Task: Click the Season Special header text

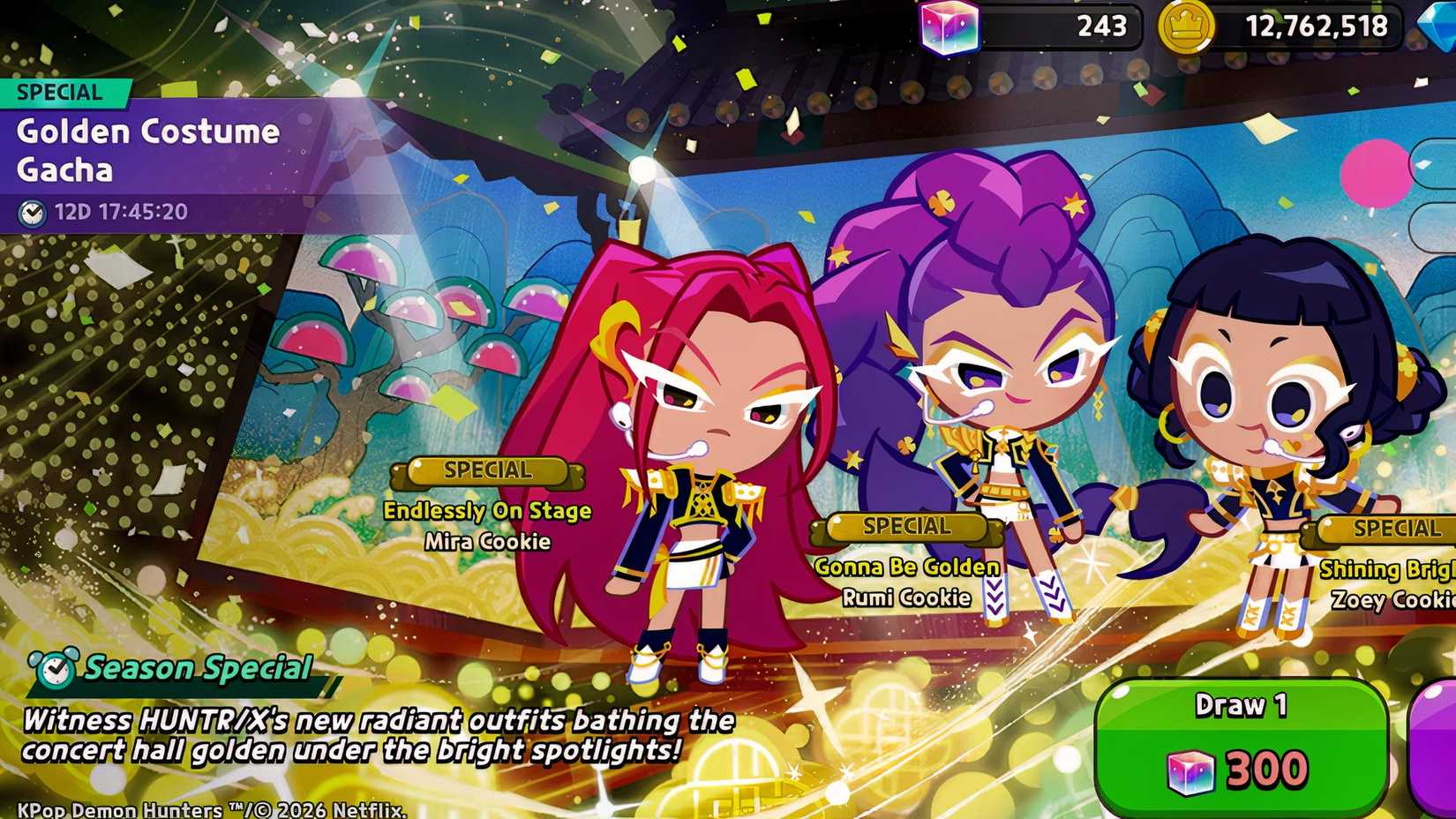Action: click(196, 668)
